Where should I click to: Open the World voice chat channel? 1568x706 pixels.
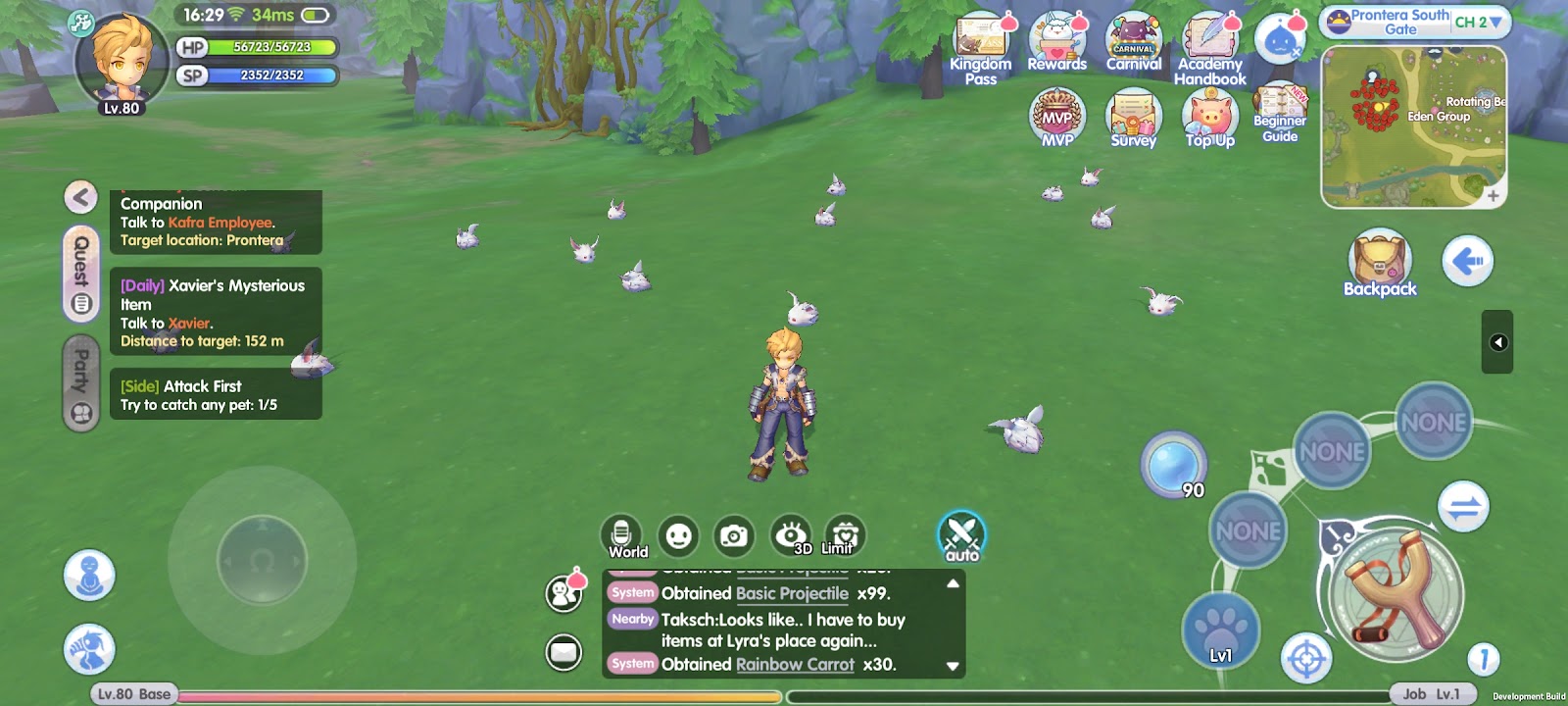click(621, 536)
